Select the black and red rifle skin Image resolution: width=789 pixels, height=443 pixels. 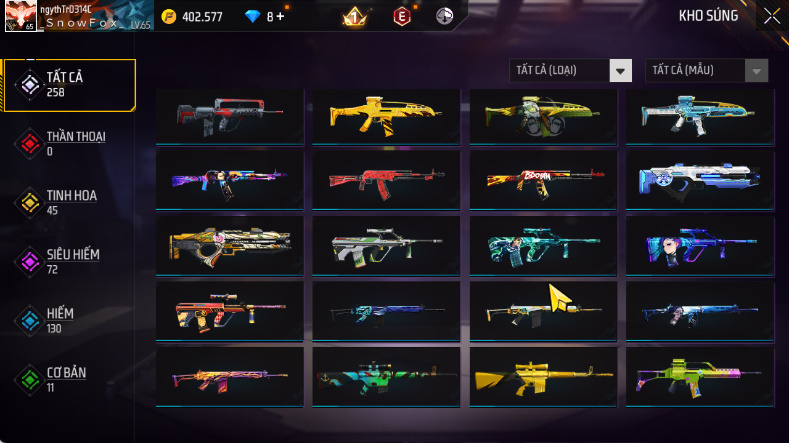point(230,117)
